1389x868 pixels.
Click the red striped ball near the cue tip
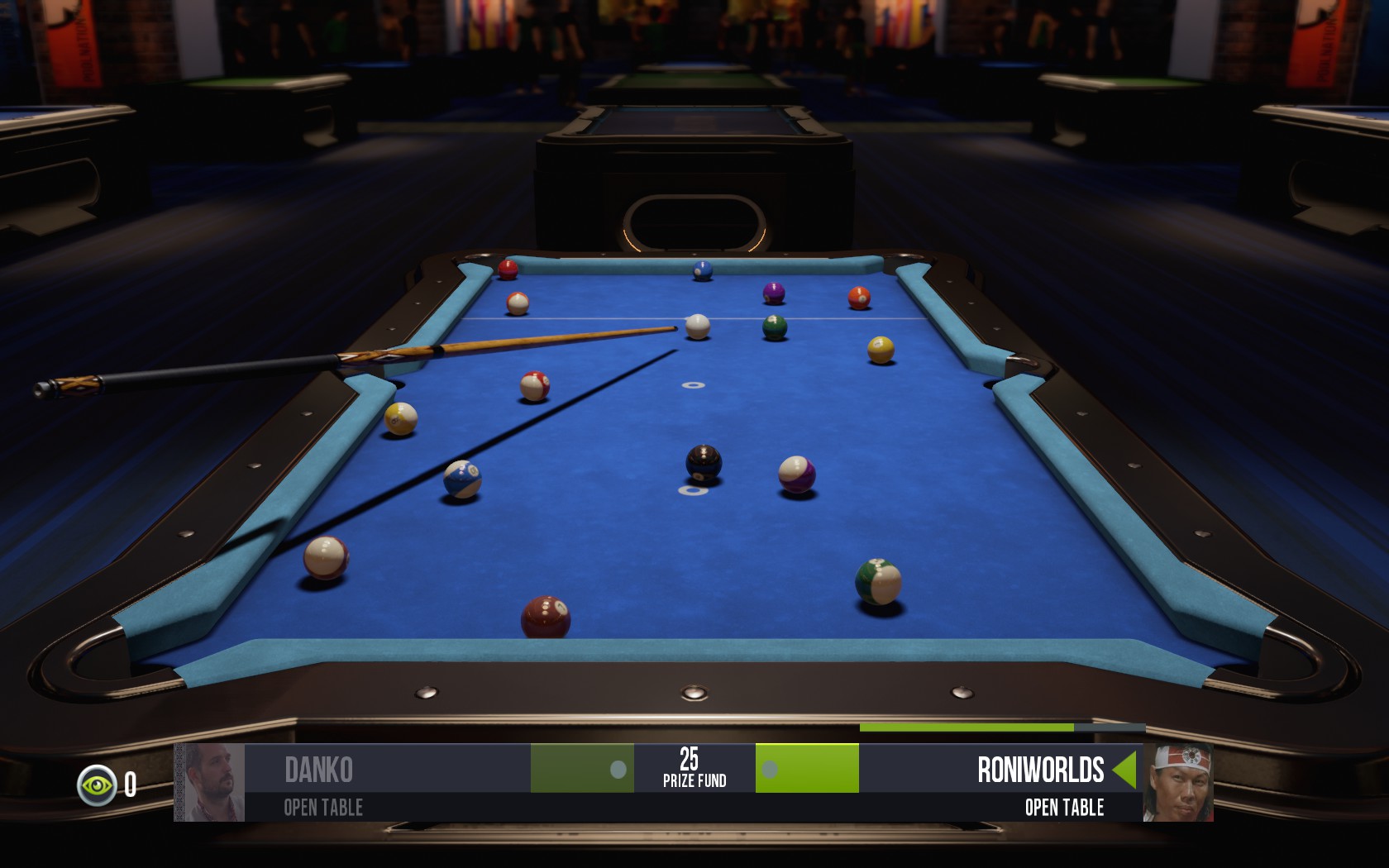point(535,385)
